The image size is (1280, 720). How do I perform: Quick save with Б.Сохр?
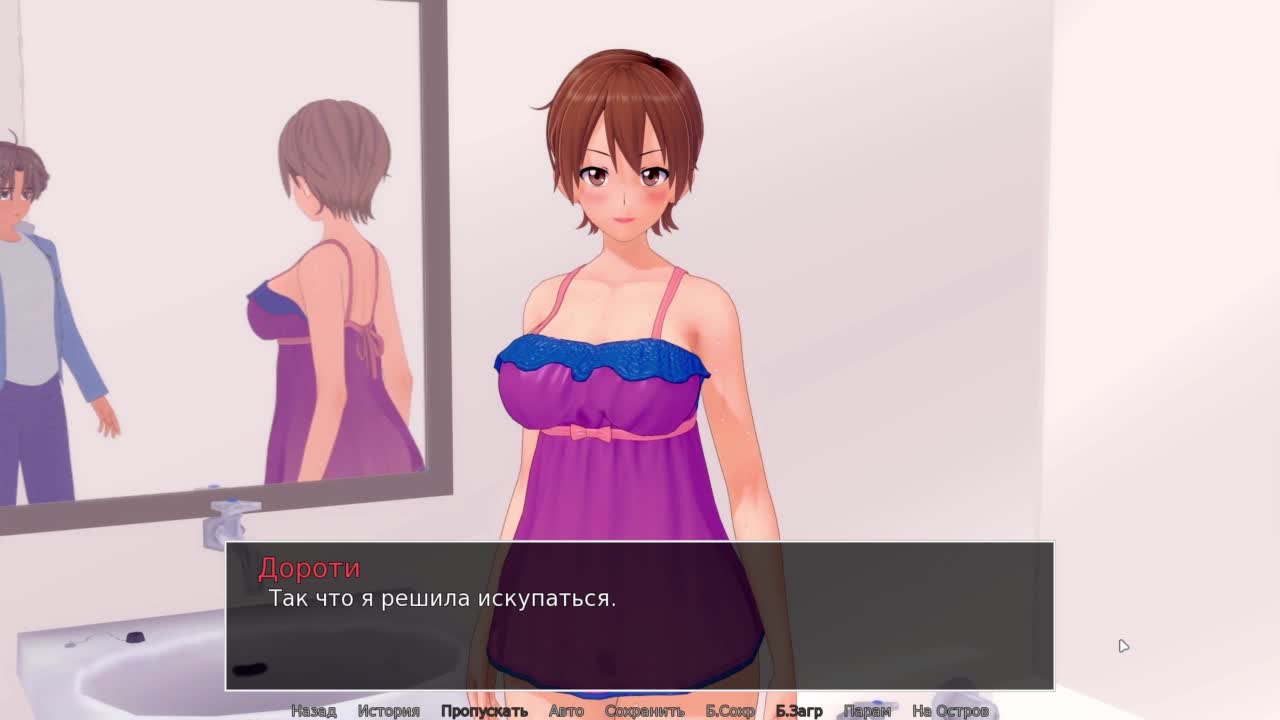(730, 711)
